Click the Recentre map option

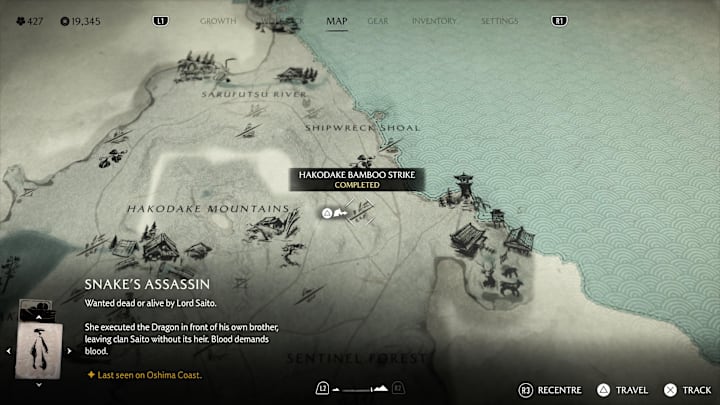point(548,389)
